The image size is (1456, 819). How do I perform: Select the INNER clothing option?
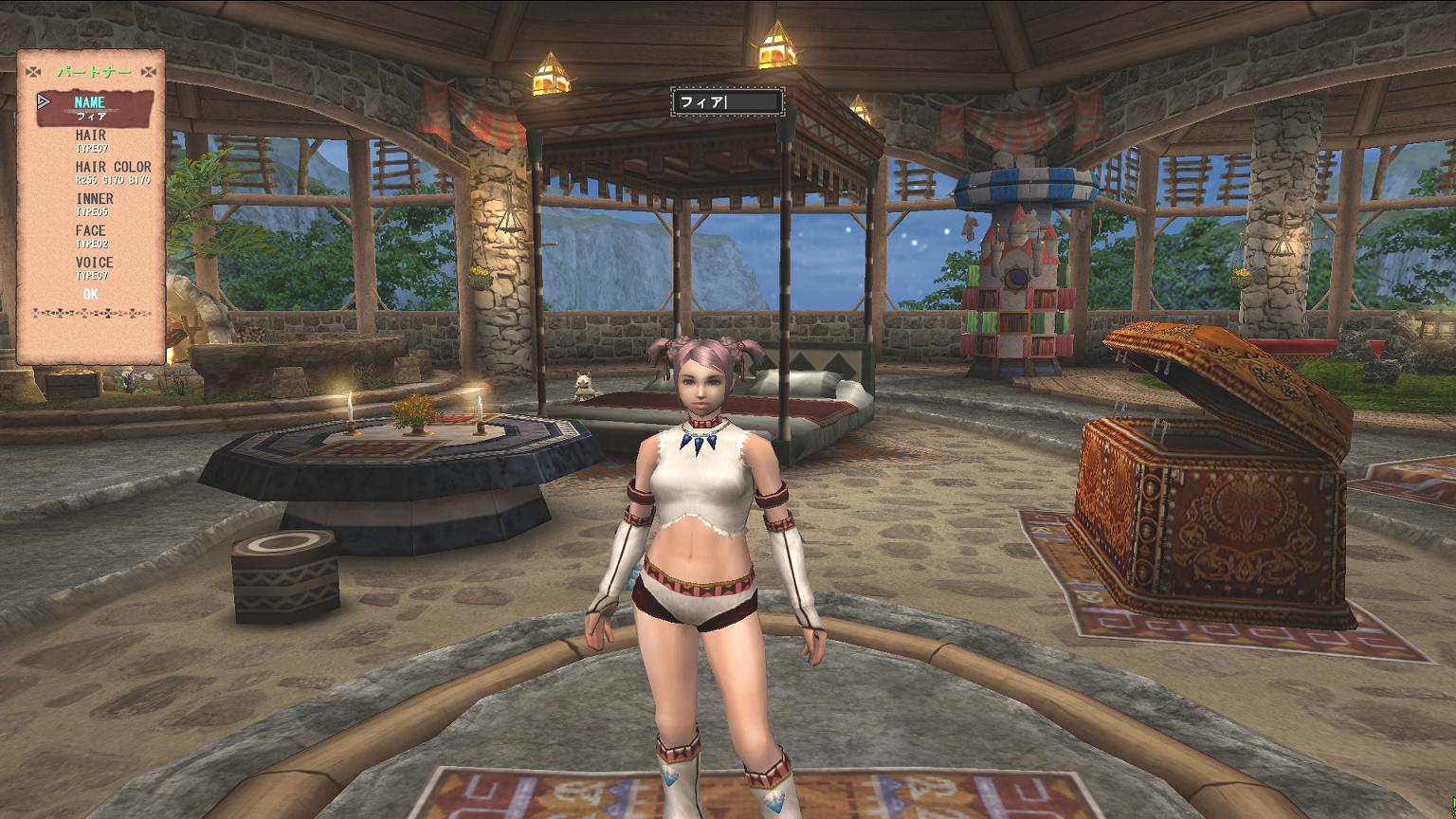94,204
